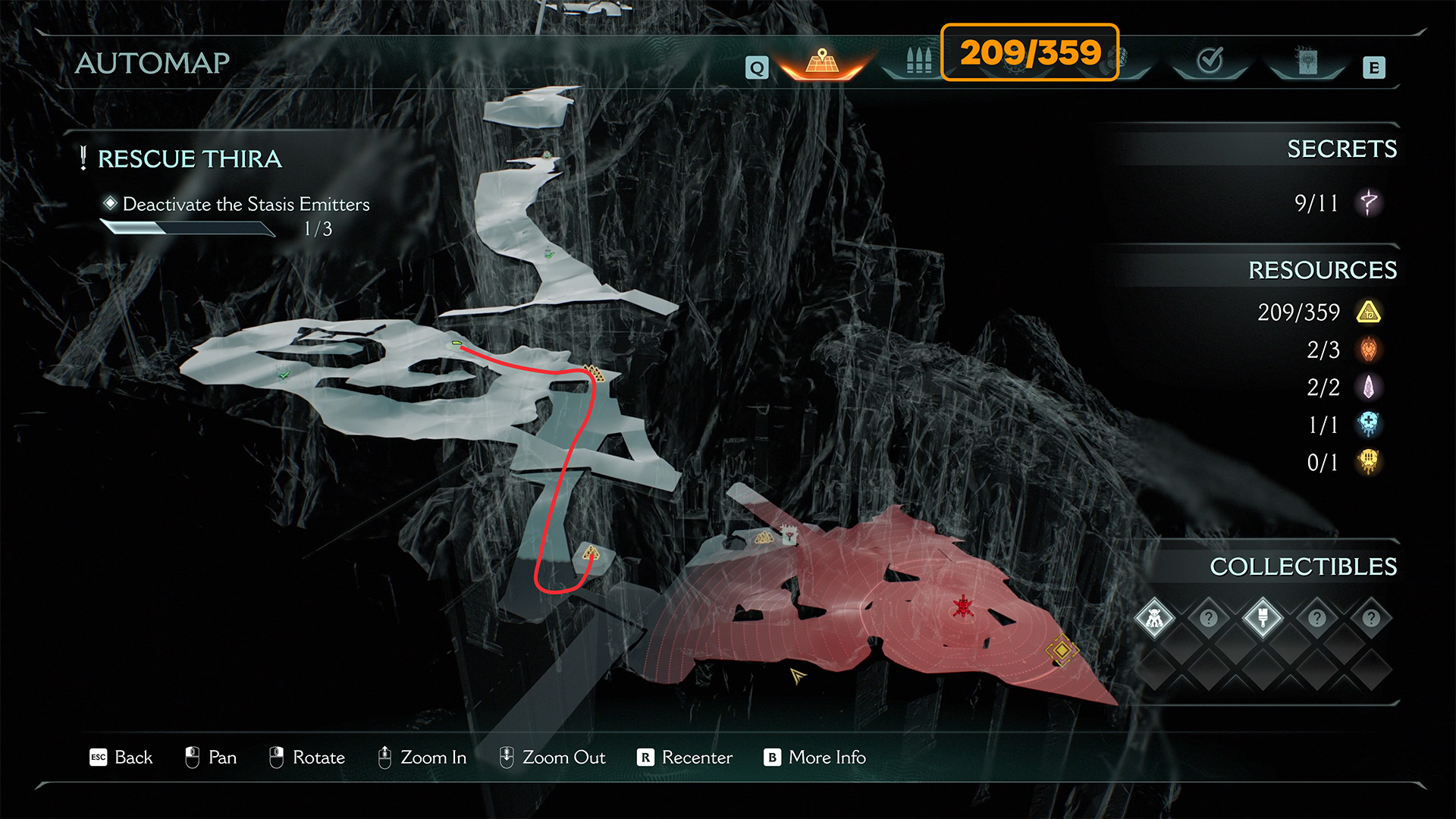The height and width of the screenshot is (819, 1456).
Task: Zoom Out on the automap
Action: click(552, 757)
